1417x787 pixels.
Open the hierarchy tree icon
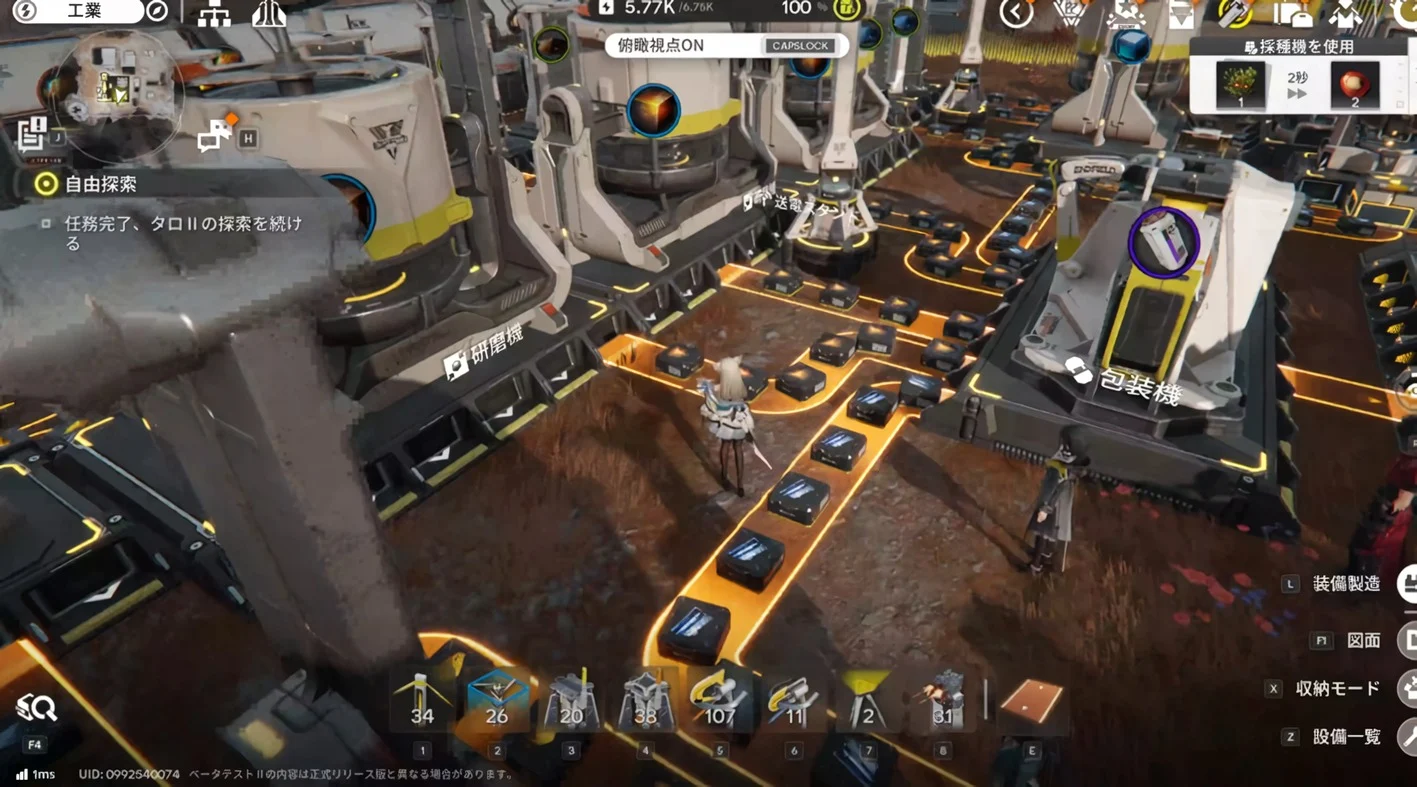[214, 14]
